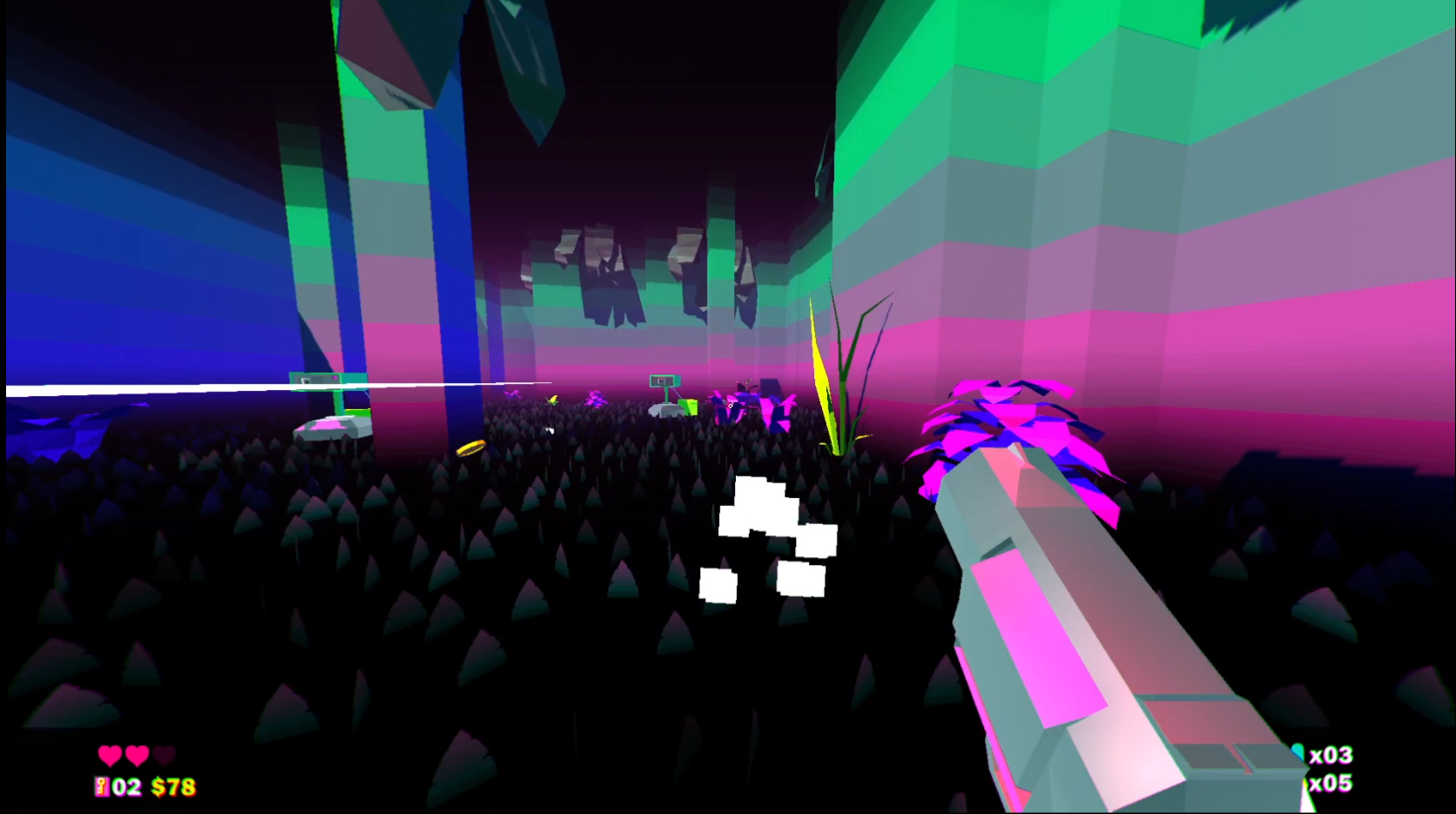
Task: Click the green turret sign on the left
Action: point(313,380)
